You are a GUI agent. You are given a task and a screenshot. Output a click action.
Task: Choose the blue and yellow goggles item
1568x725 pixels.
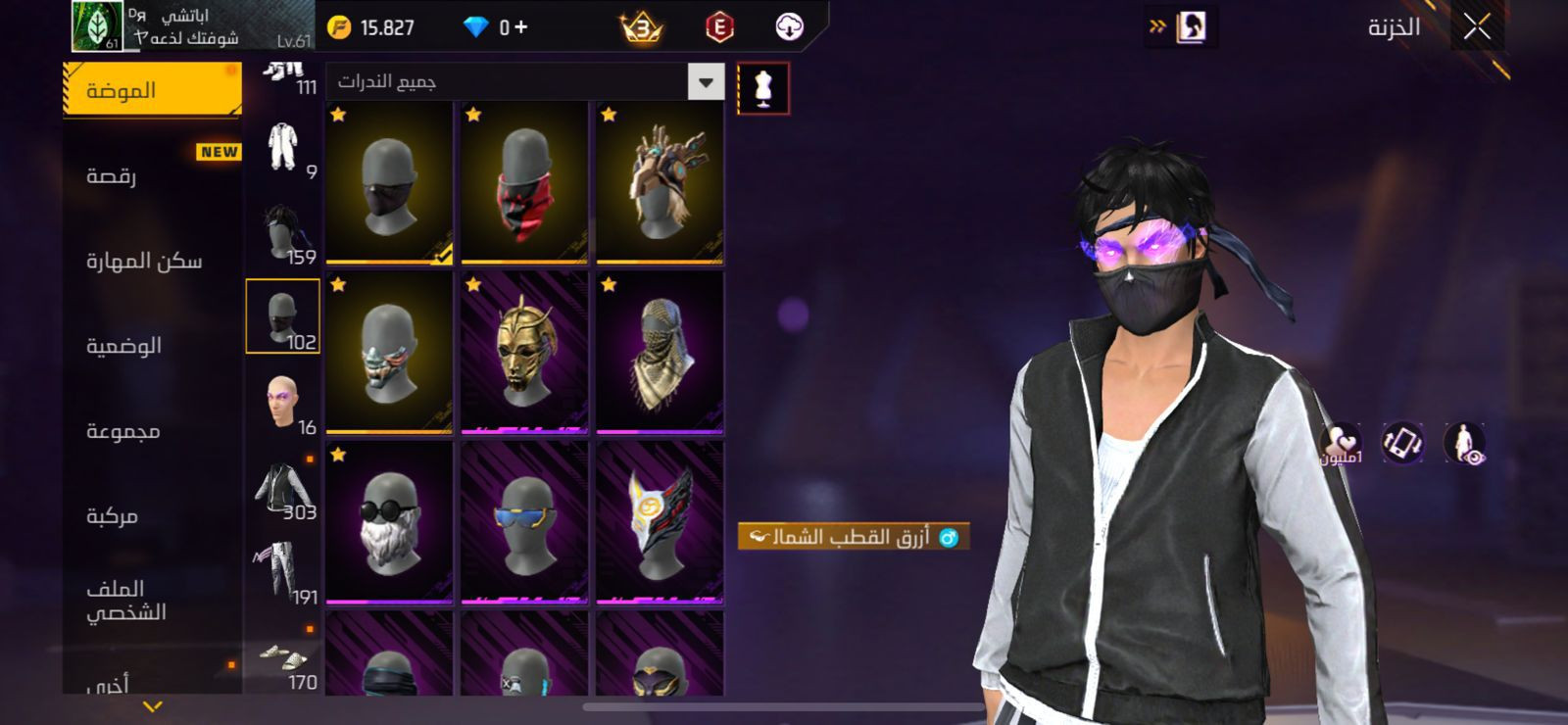click(524, 522)
